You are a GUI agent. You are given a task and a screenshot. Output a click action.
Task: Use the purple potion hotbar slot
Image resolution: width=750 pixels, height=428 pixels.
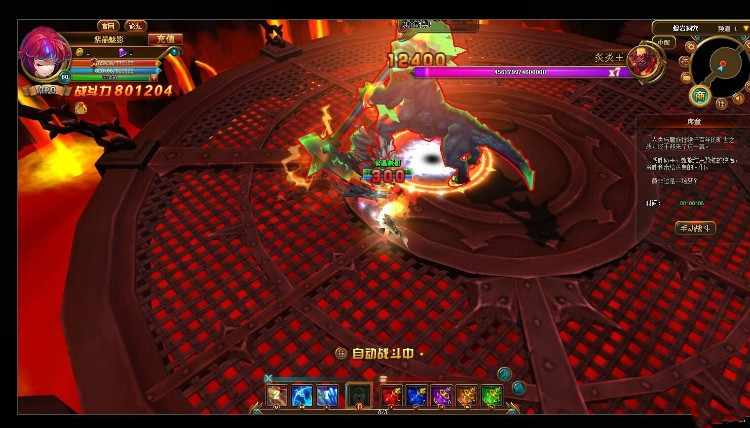(442, 396)
